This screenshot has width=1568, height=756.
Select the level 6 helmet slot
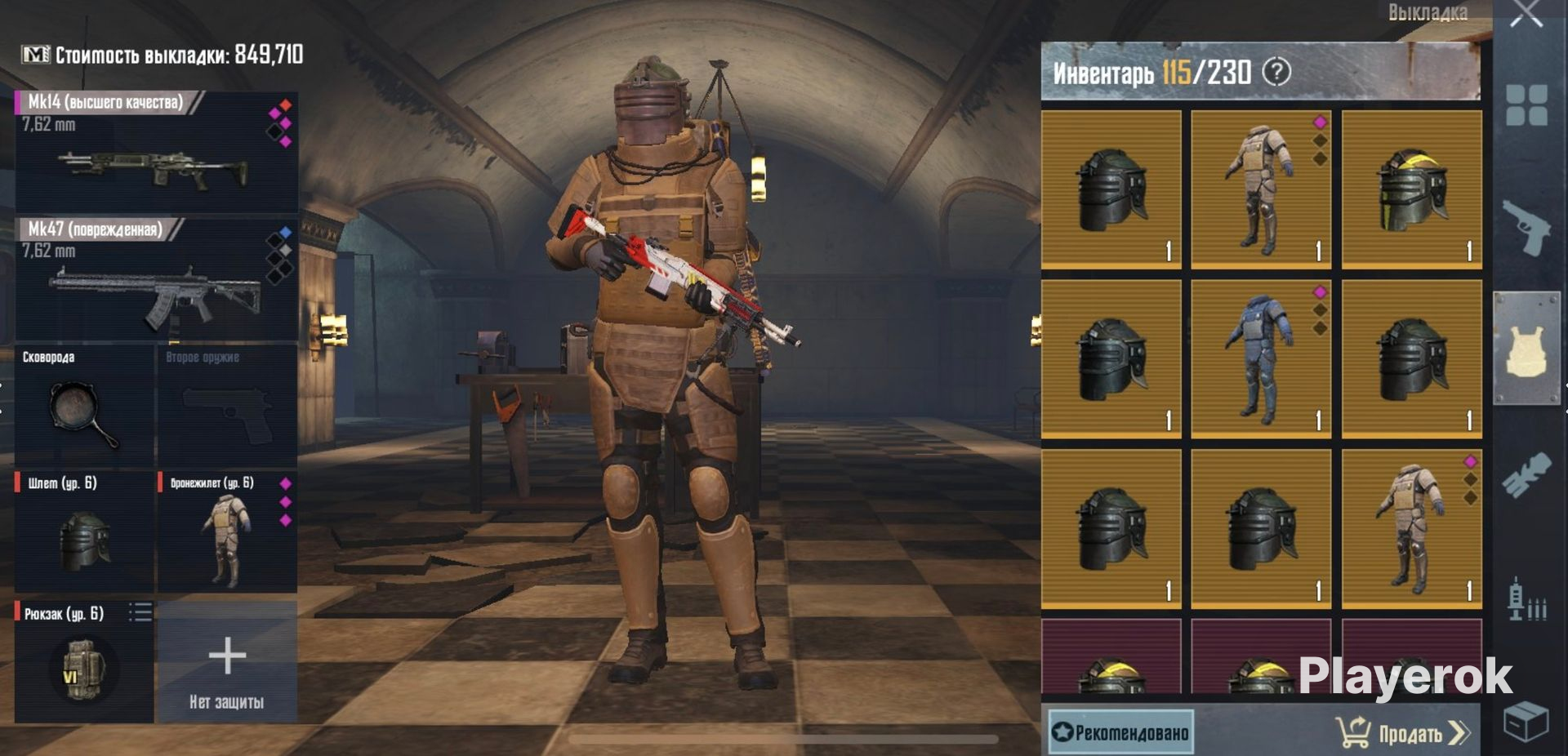(x=84, y=531)
